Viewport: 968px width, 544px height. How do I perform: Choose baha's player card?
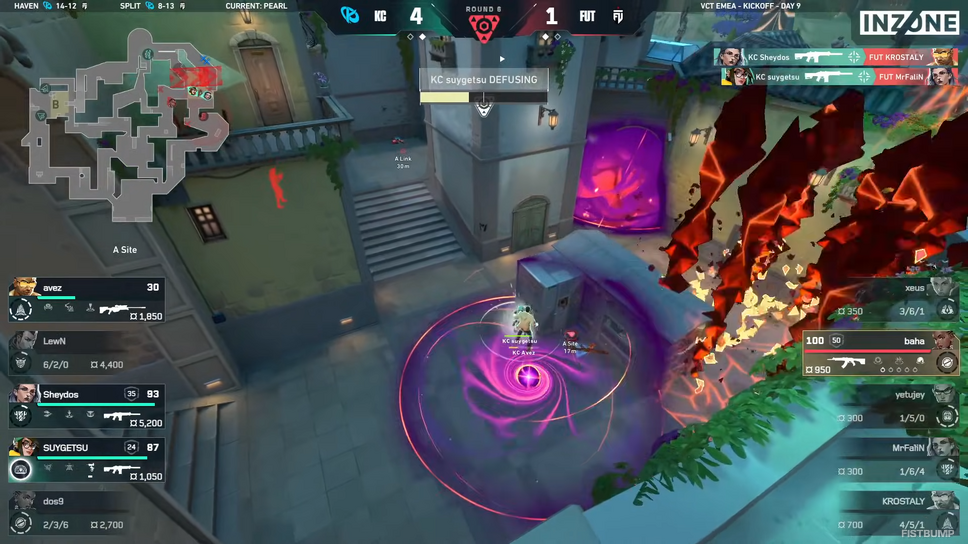tap(881, 354)
